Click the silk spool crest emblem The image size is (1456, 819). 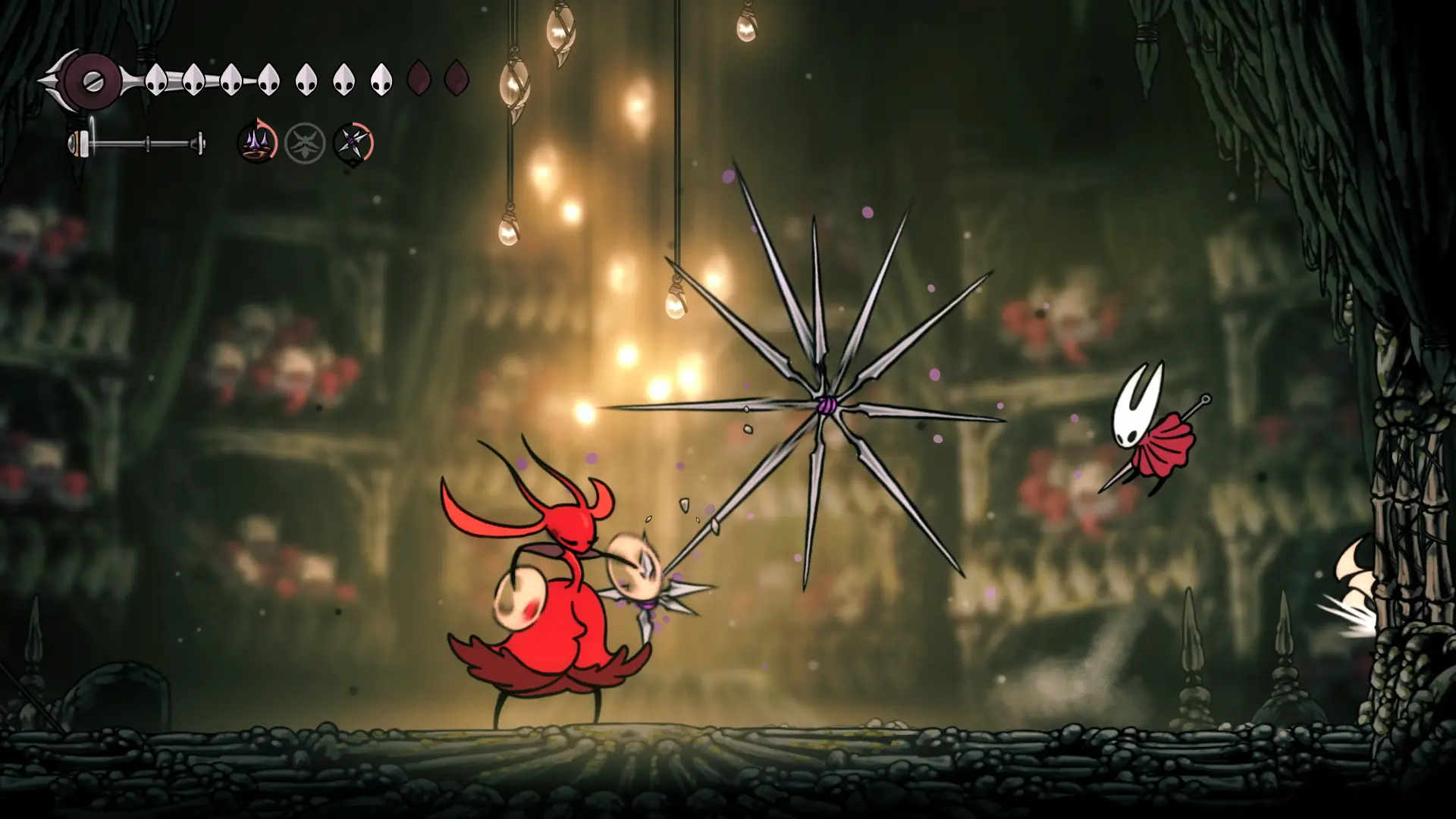tap(91, 79)
